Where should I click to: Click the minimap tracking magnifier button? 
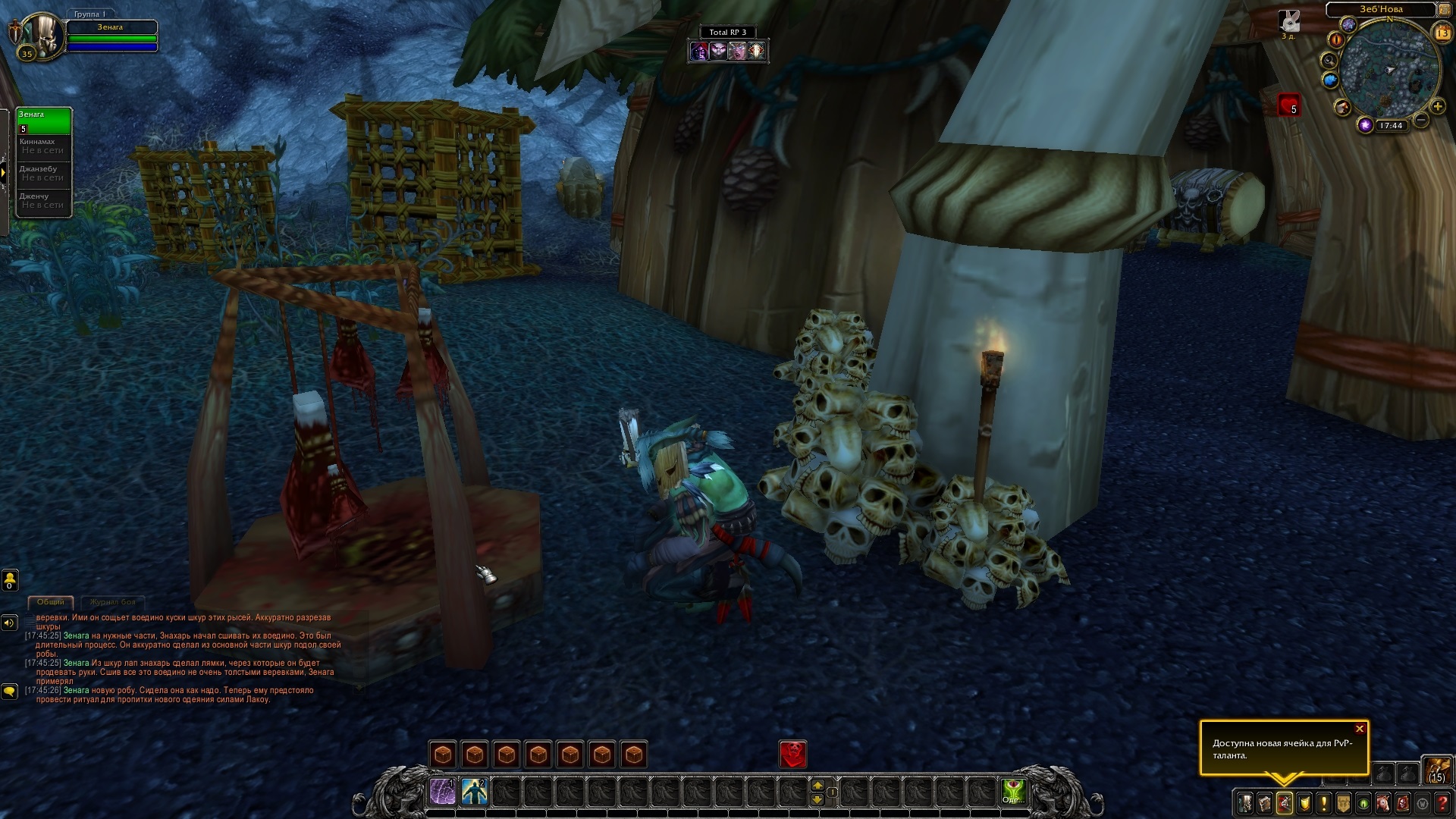pyautogui.click(x=1329, y=60)
